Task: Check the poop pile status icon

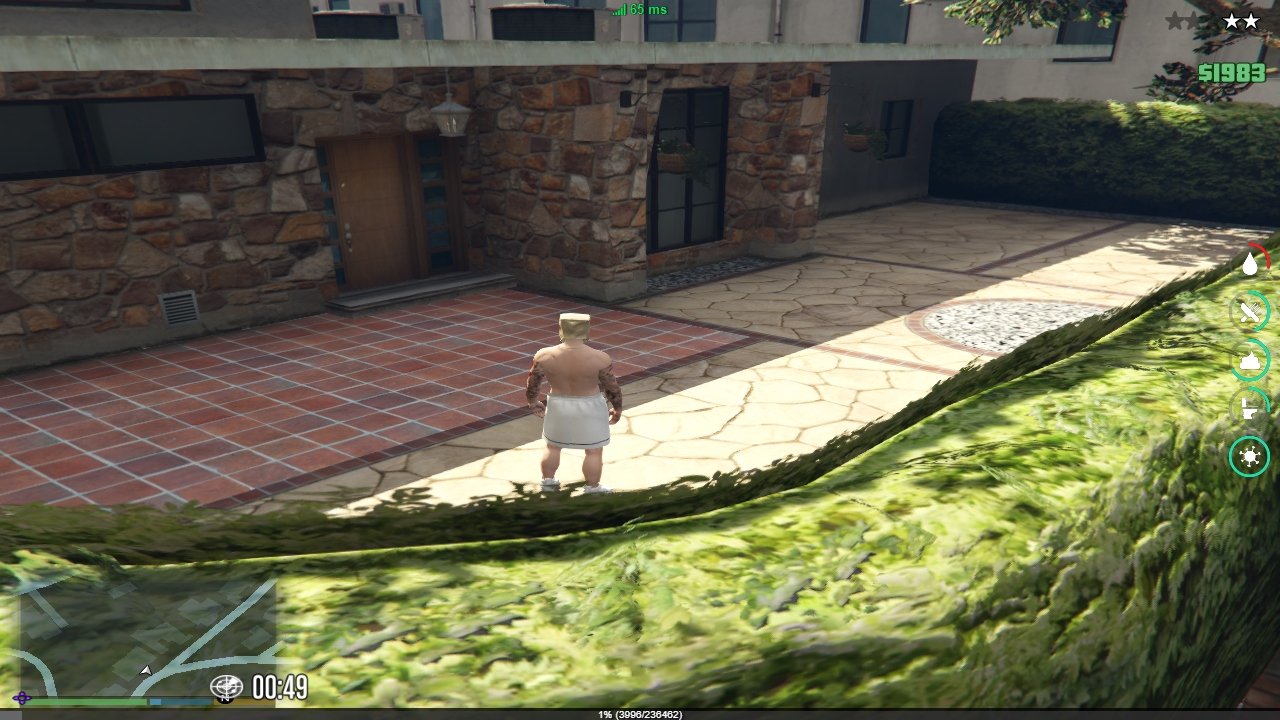Action: pos(1250,360)
